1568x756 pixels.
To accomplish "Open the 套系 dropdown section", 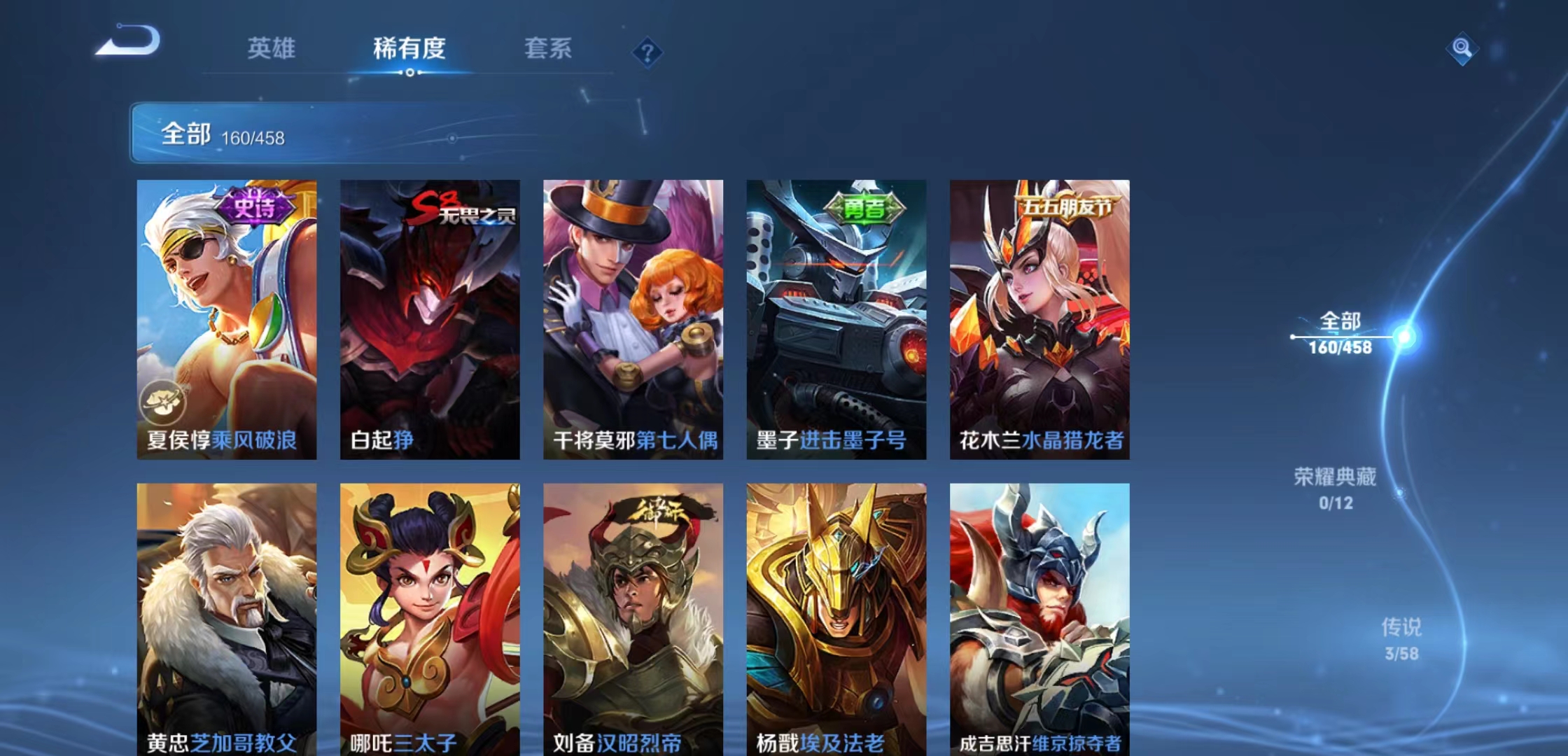I will [551, 49].
